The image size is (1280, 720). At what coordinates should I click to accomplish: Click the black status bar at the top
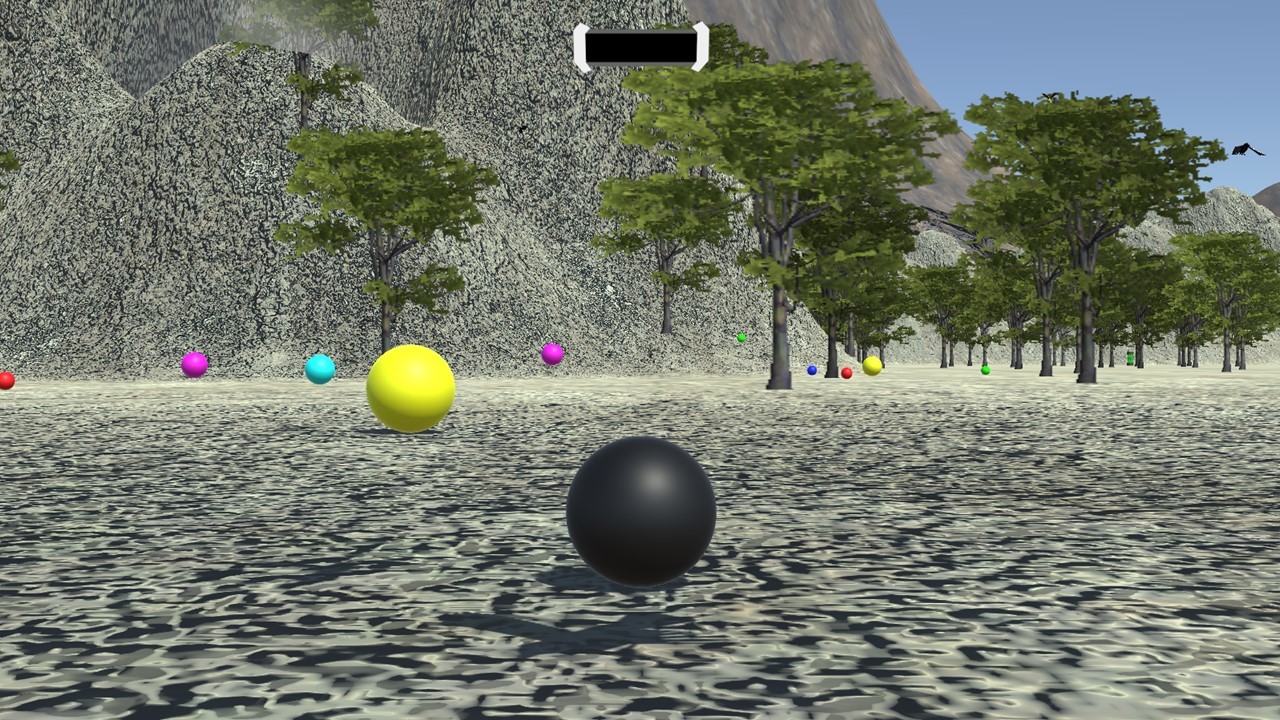tap(641, 44)
